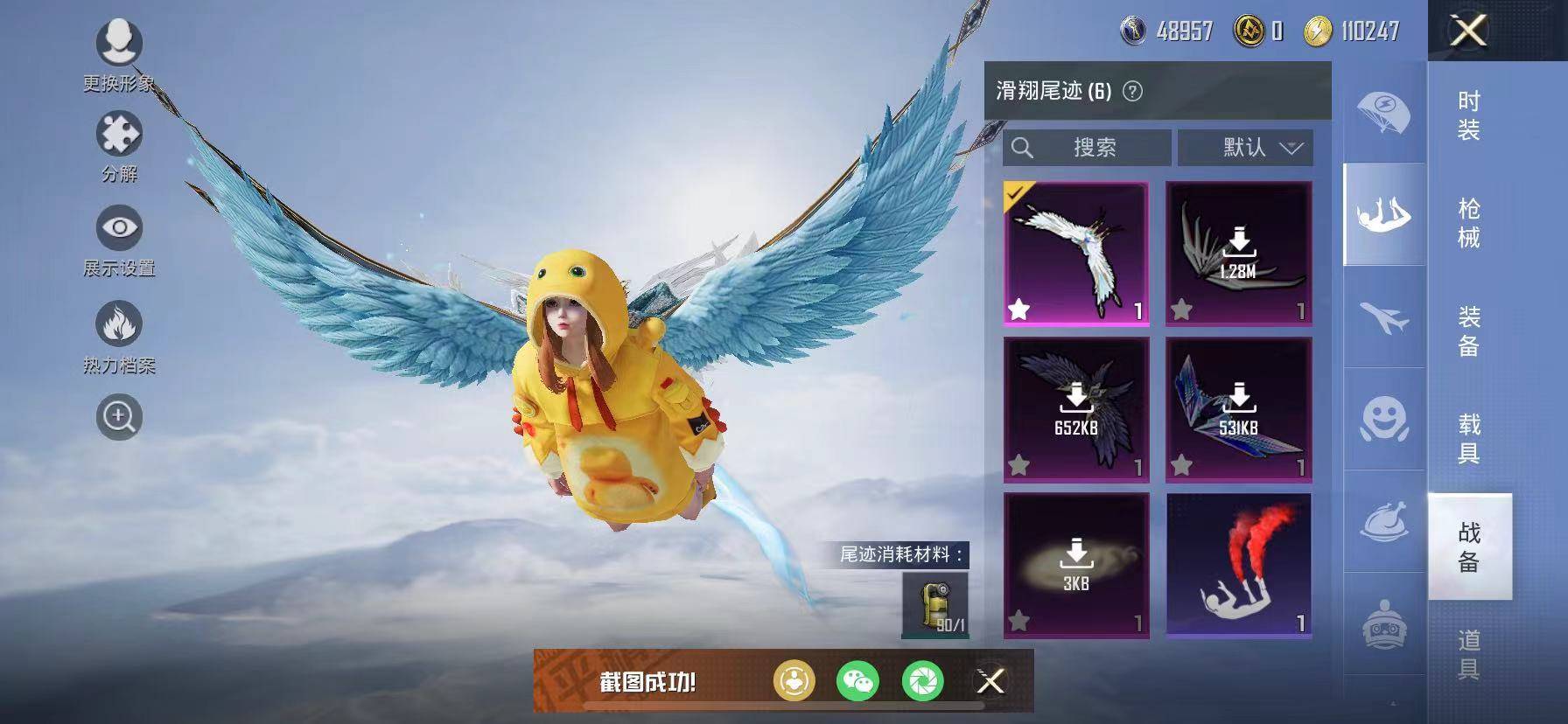The image size is (1568, 724).
Task: Open the heat profile (热力档案) flame icon
Action: tap(121, 324)
